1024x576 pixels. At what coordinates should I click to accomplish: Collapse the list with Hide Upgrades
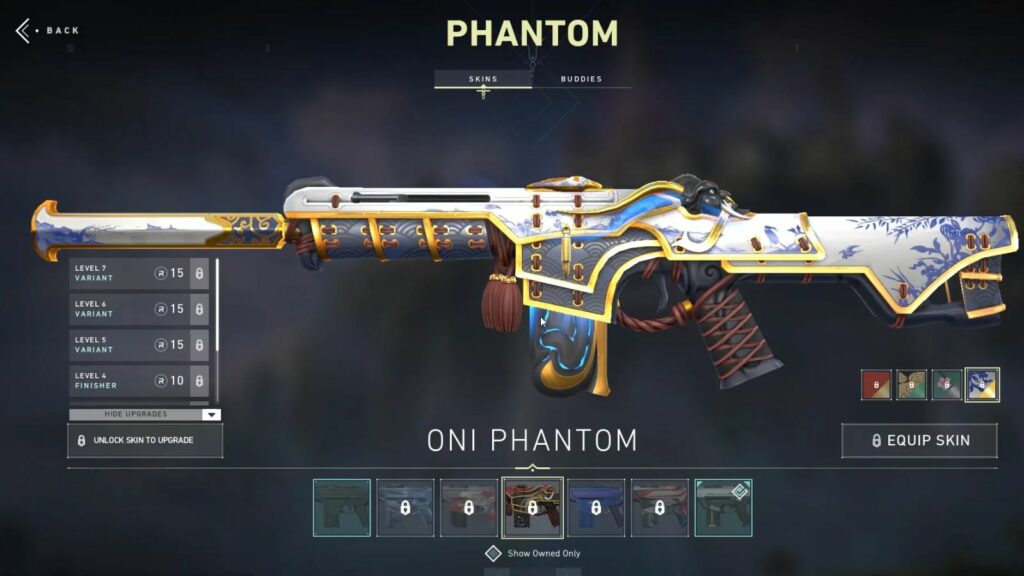145,414
